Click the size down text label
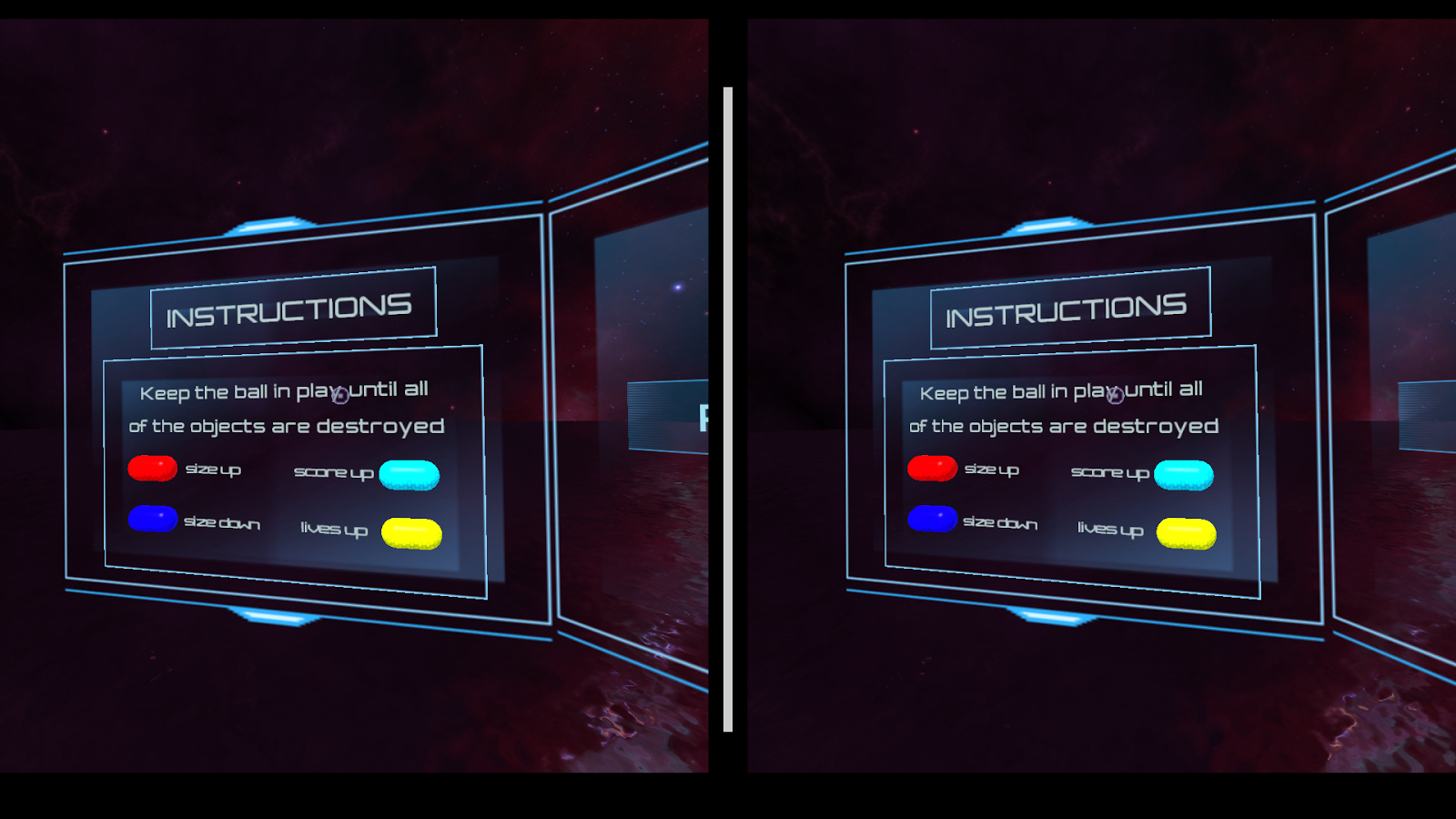This screenshot has width=1456, height=819. tap(222, 522)
